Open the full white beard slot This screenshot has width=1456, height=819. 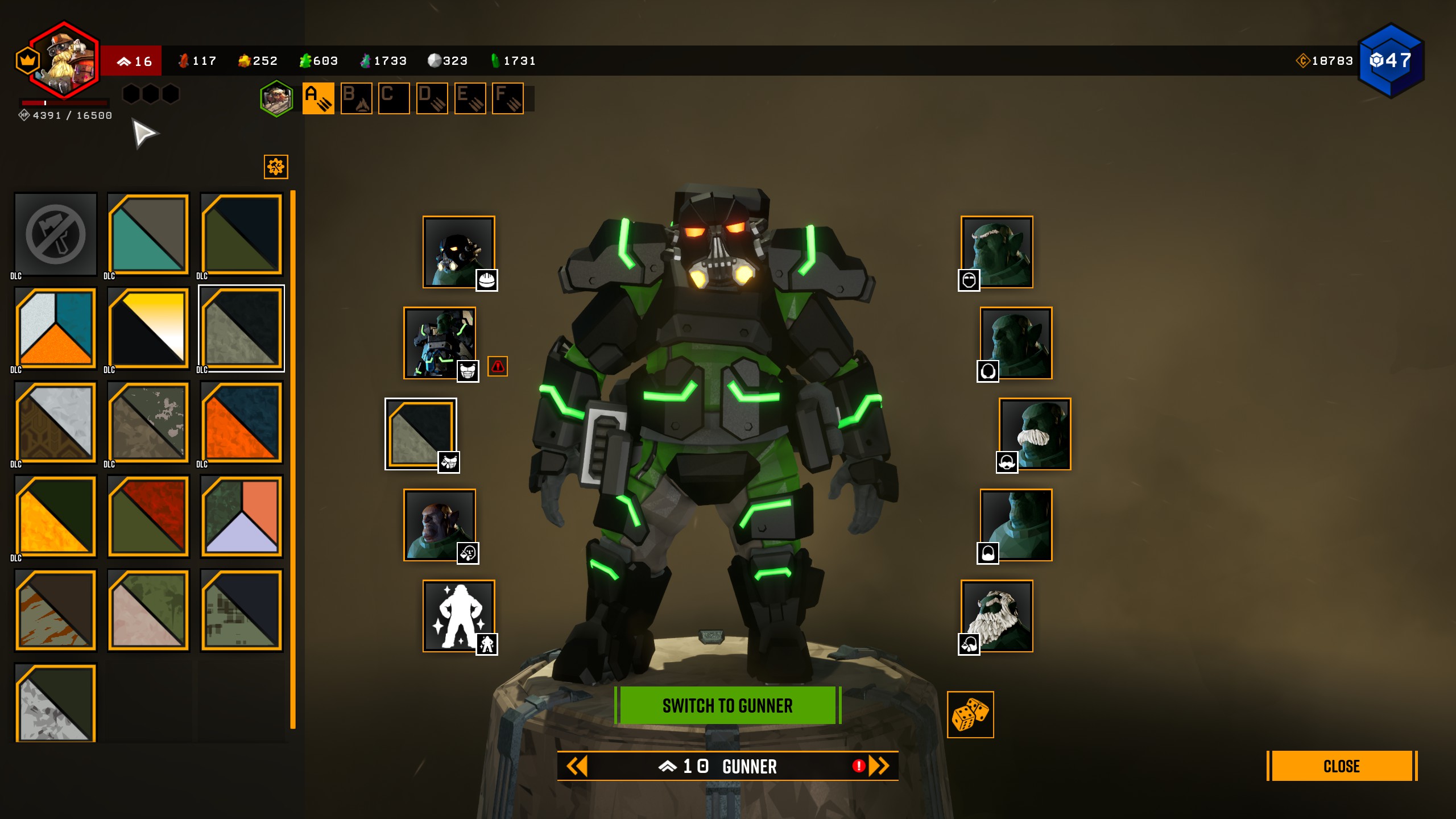click(997, 615)
